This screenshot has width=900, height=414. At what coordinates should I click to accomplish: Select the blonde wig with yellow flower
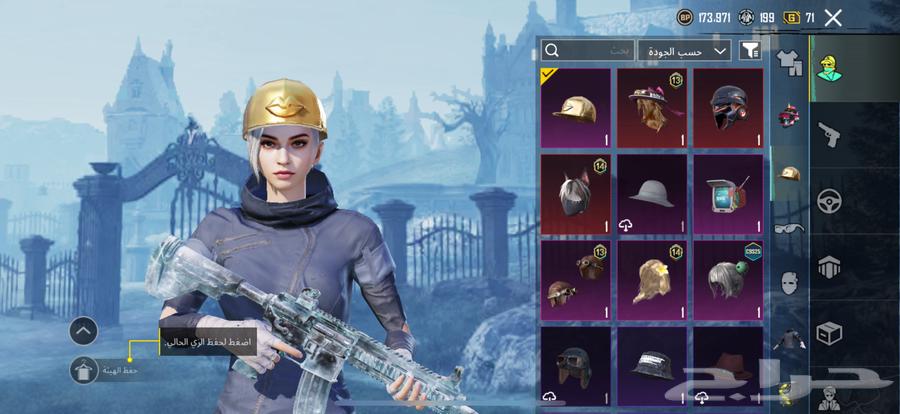click(x=652, y=278)
